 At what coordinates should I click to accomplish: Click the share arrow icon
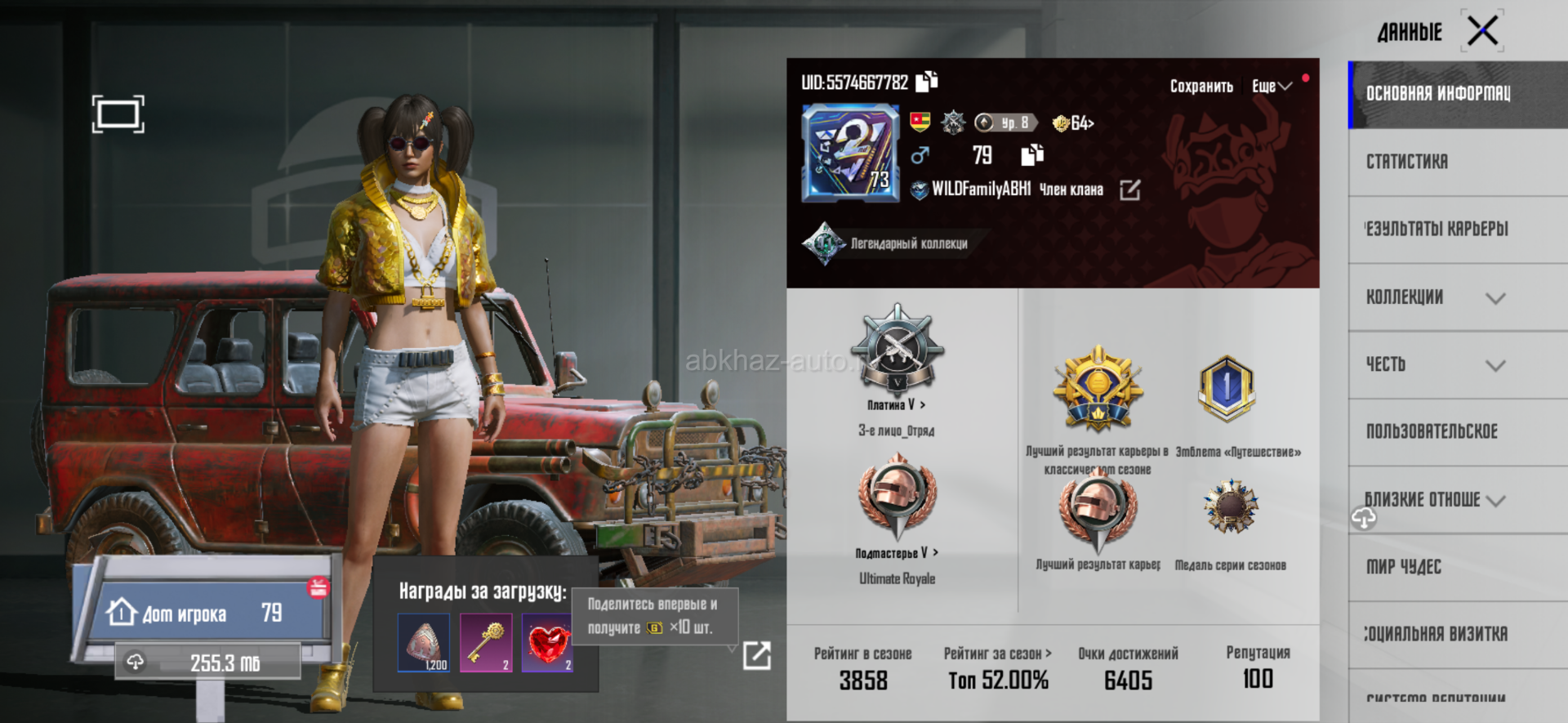pos(756,655)
